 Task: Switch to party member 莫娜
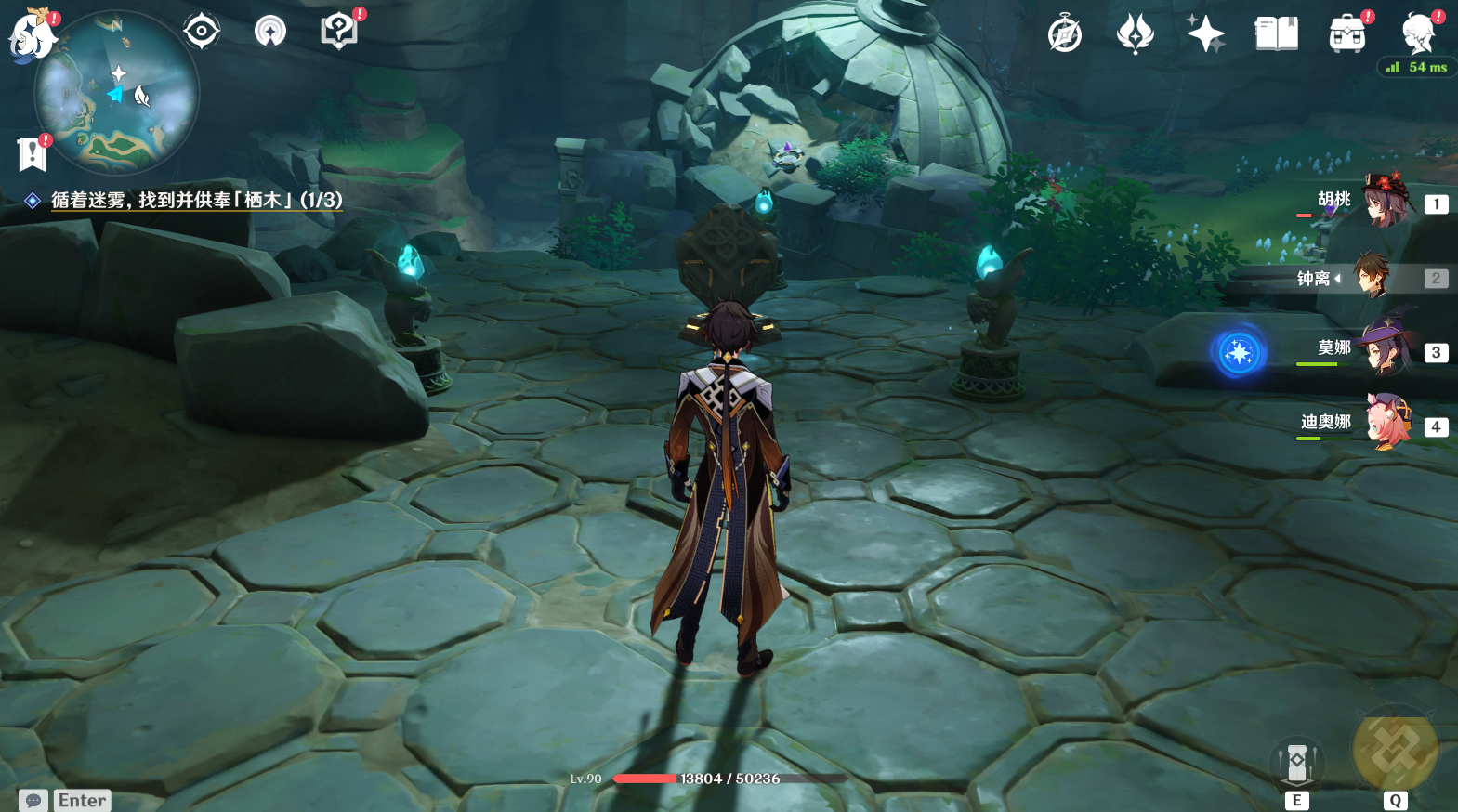(x=1386, y=349)
